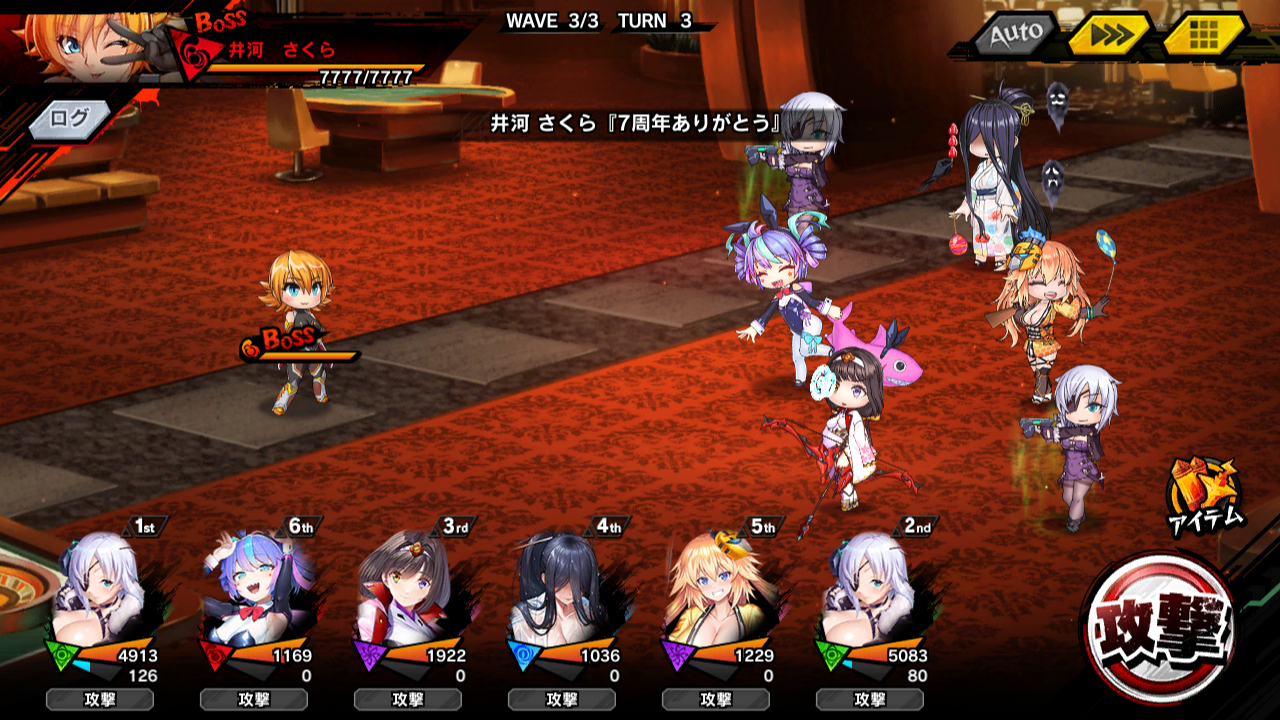This screenshot has width=1280, height=720.
Task: Open the yellow grid menu button
Action: (1203, 36)
